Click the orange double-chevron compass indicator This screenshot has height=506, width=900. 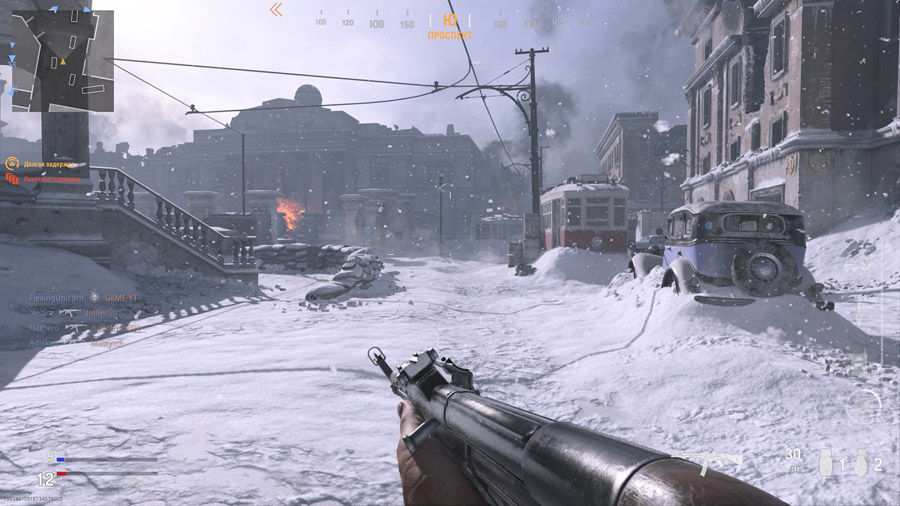click(x=276, y=10)
